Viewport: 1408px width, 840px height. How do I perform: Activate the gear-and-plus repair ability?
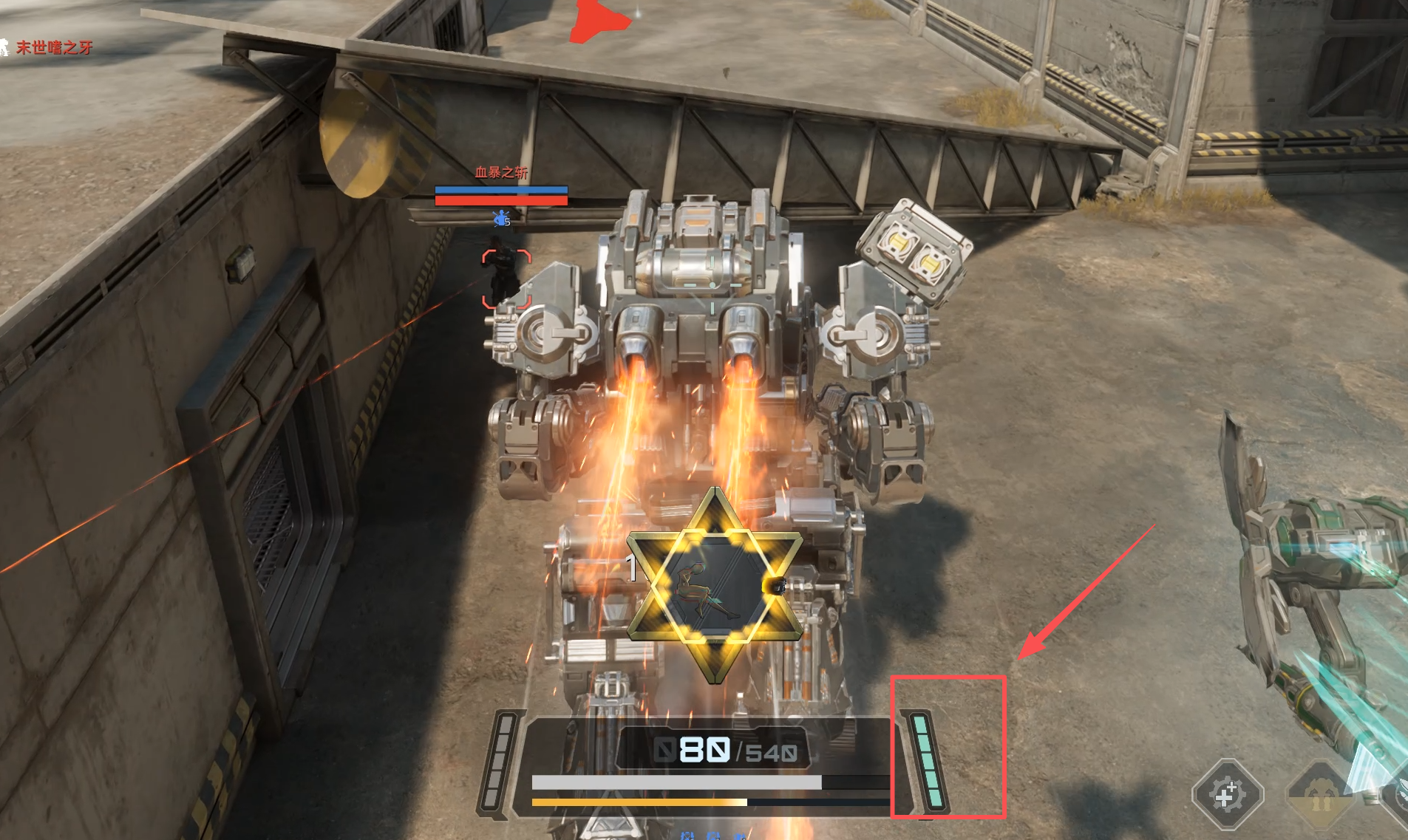pos(1227,794)
